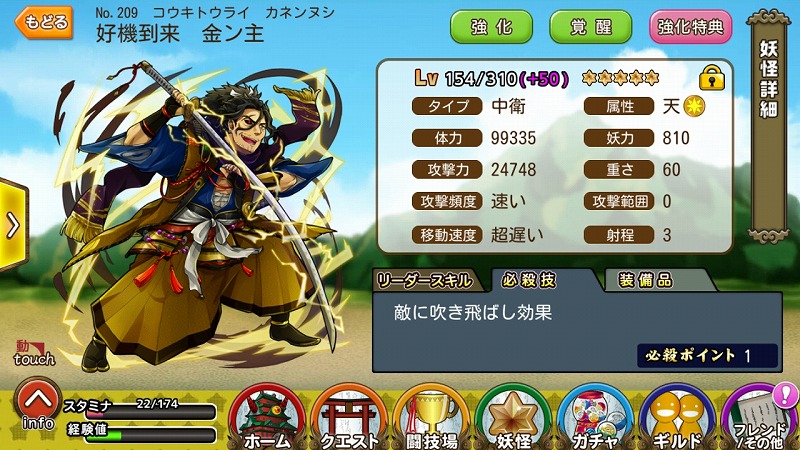The width and height of the screenshot is (800, 450).
Task: Open the 強化 enhancement screen
Action: (491, 27)
